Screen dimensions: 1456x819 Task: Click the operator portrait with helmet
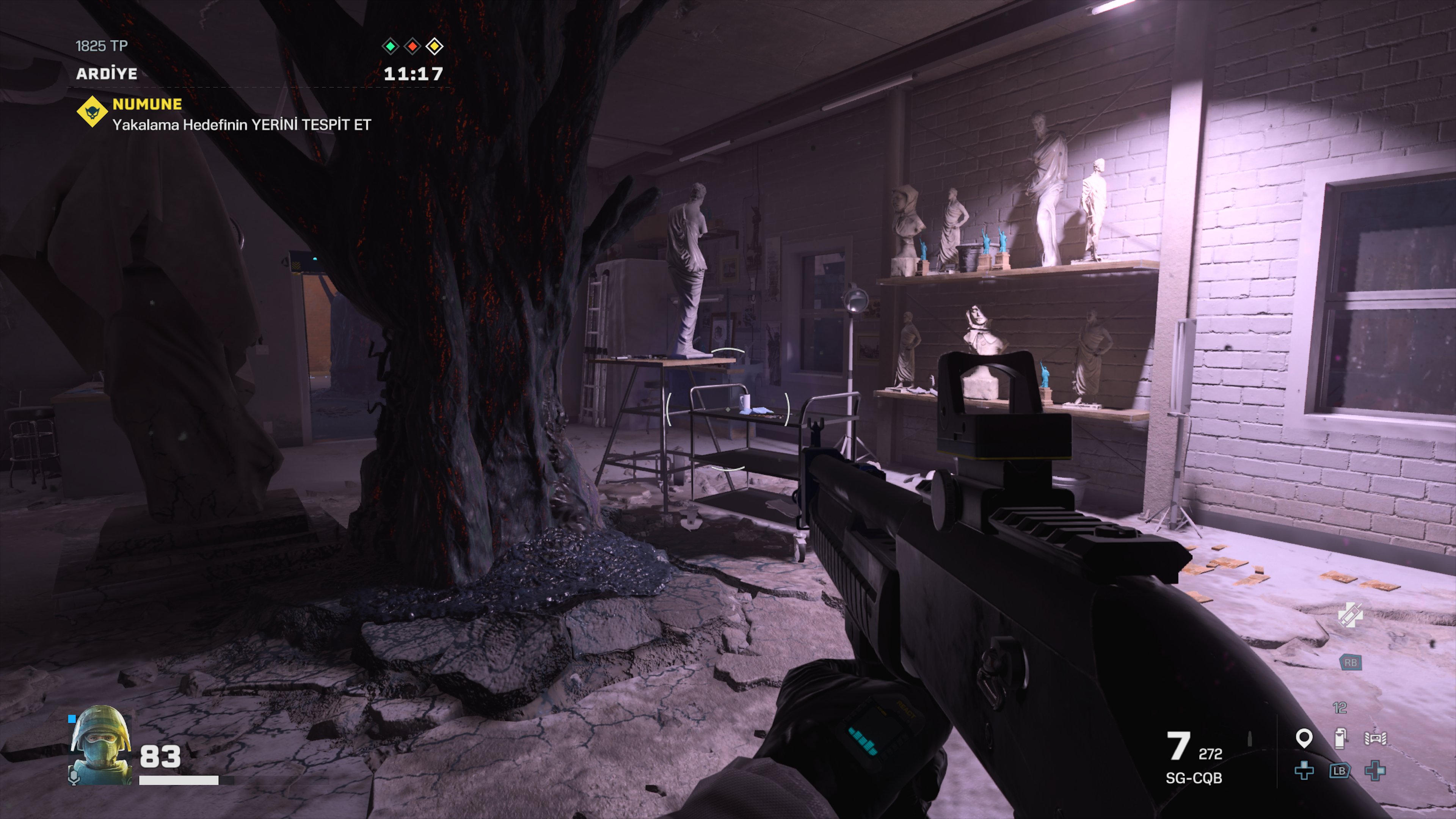pyautogui.click(x=100, y=744)
